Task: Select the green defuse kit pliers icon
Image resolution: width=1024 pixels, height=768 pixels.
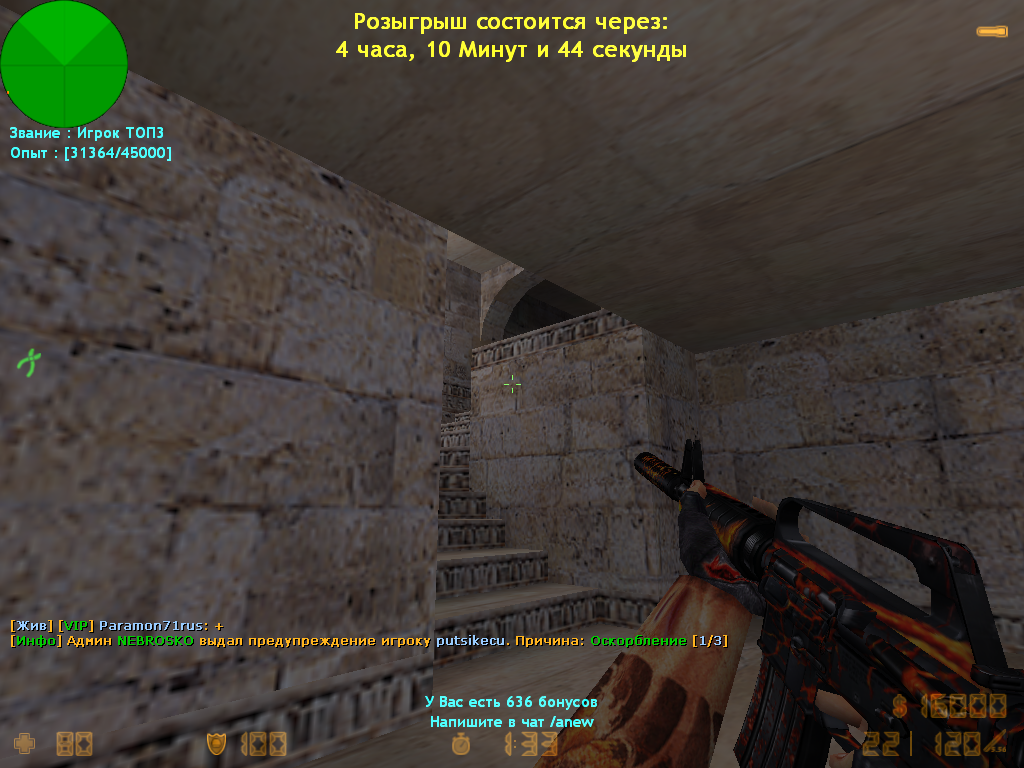Action: (x=29, y=361)
